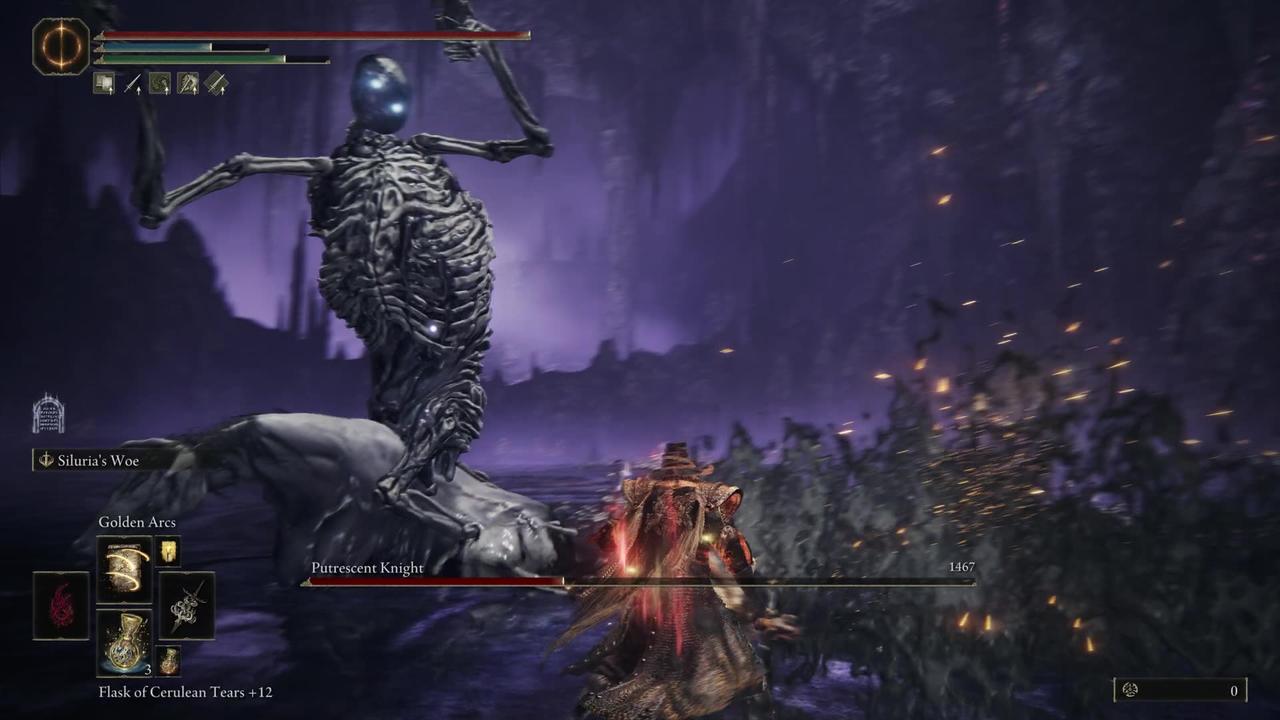Click the rune currency icon in the bottom-right counter
This screenshot has height=720, width=1280.
point(1130,690)
